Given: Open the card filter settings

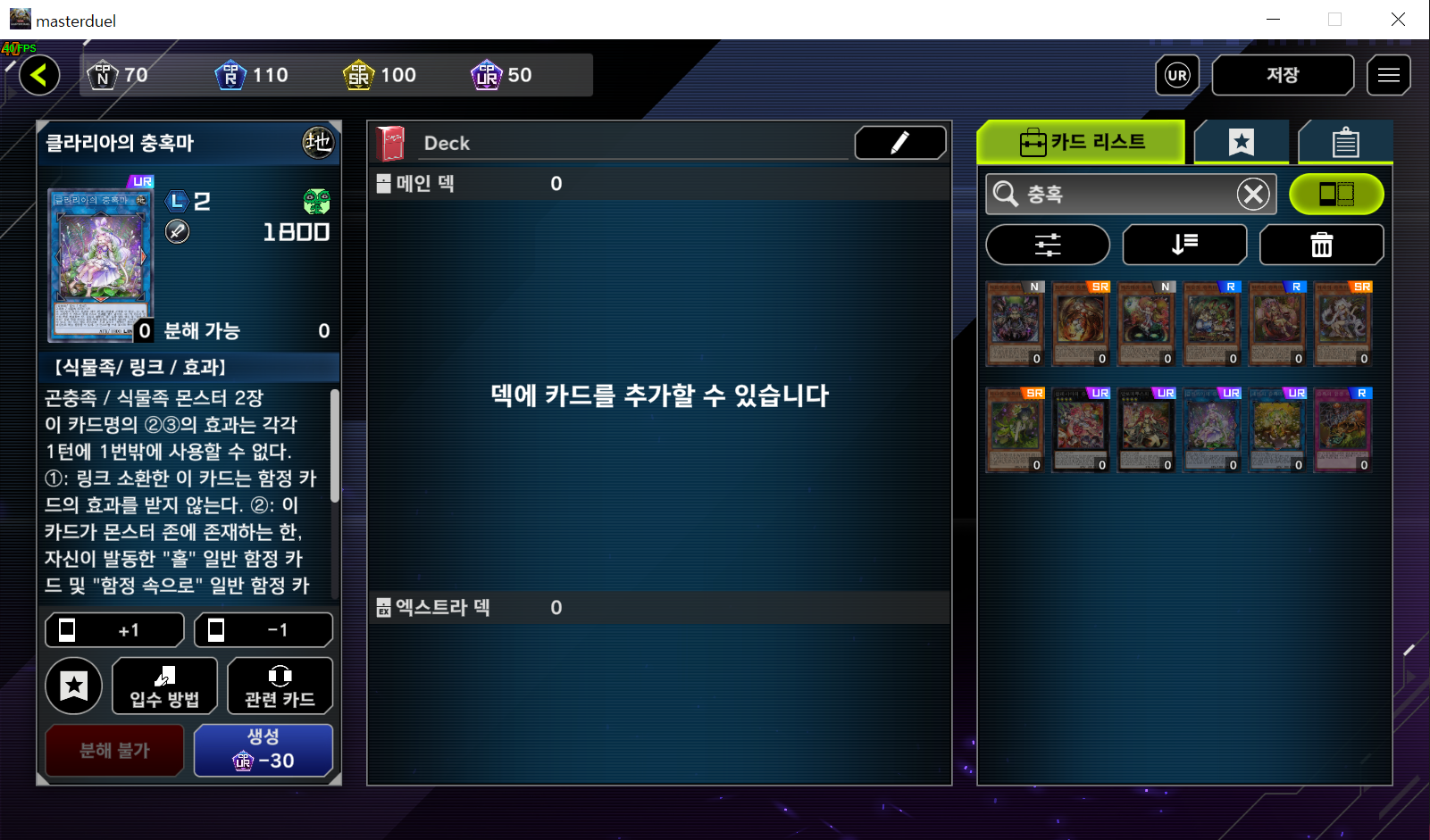Looking at the screenshot, I should (x=1048, y=245).
